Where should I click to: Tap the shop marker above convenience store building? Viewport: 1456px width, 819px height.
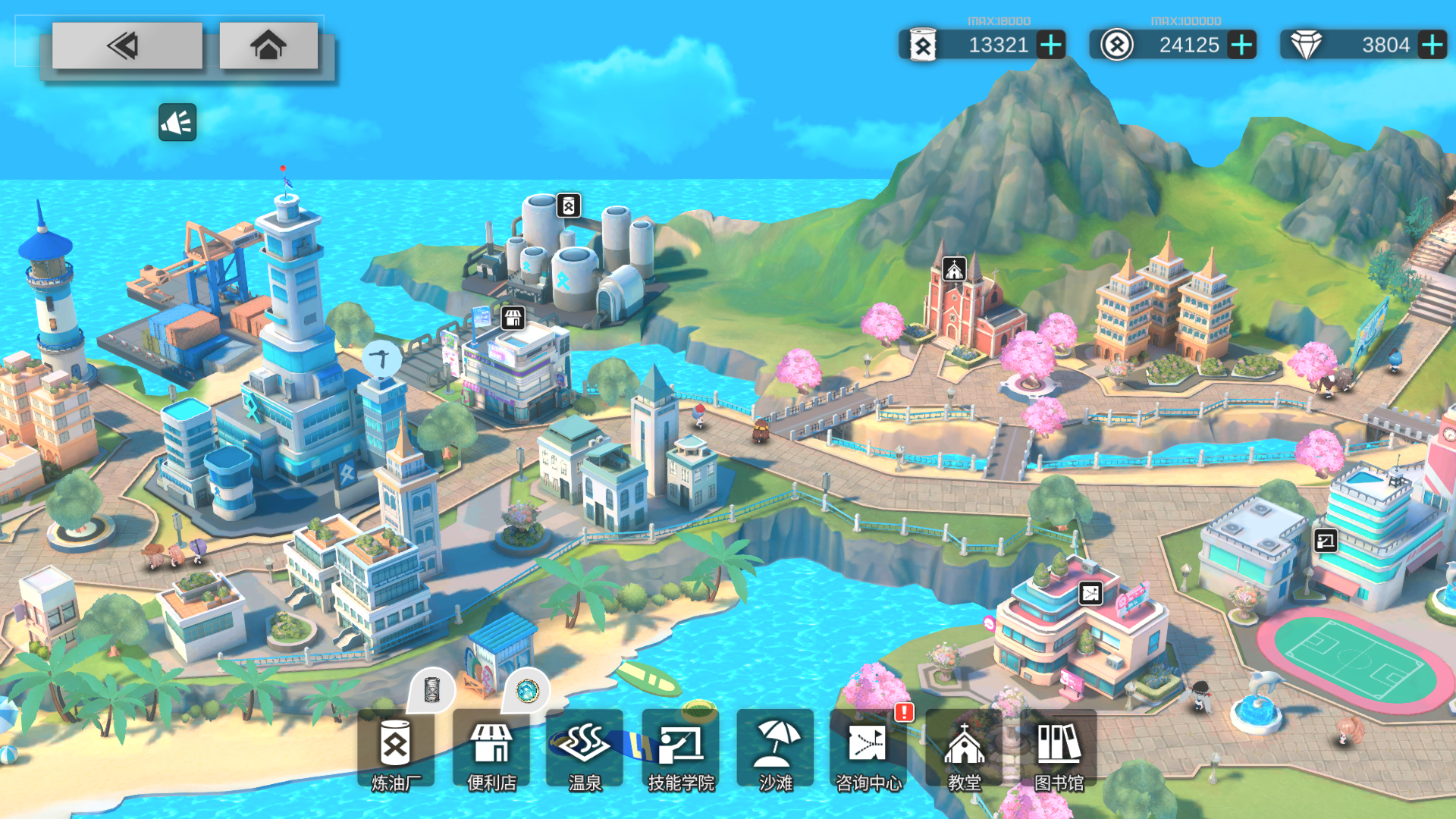513,317
